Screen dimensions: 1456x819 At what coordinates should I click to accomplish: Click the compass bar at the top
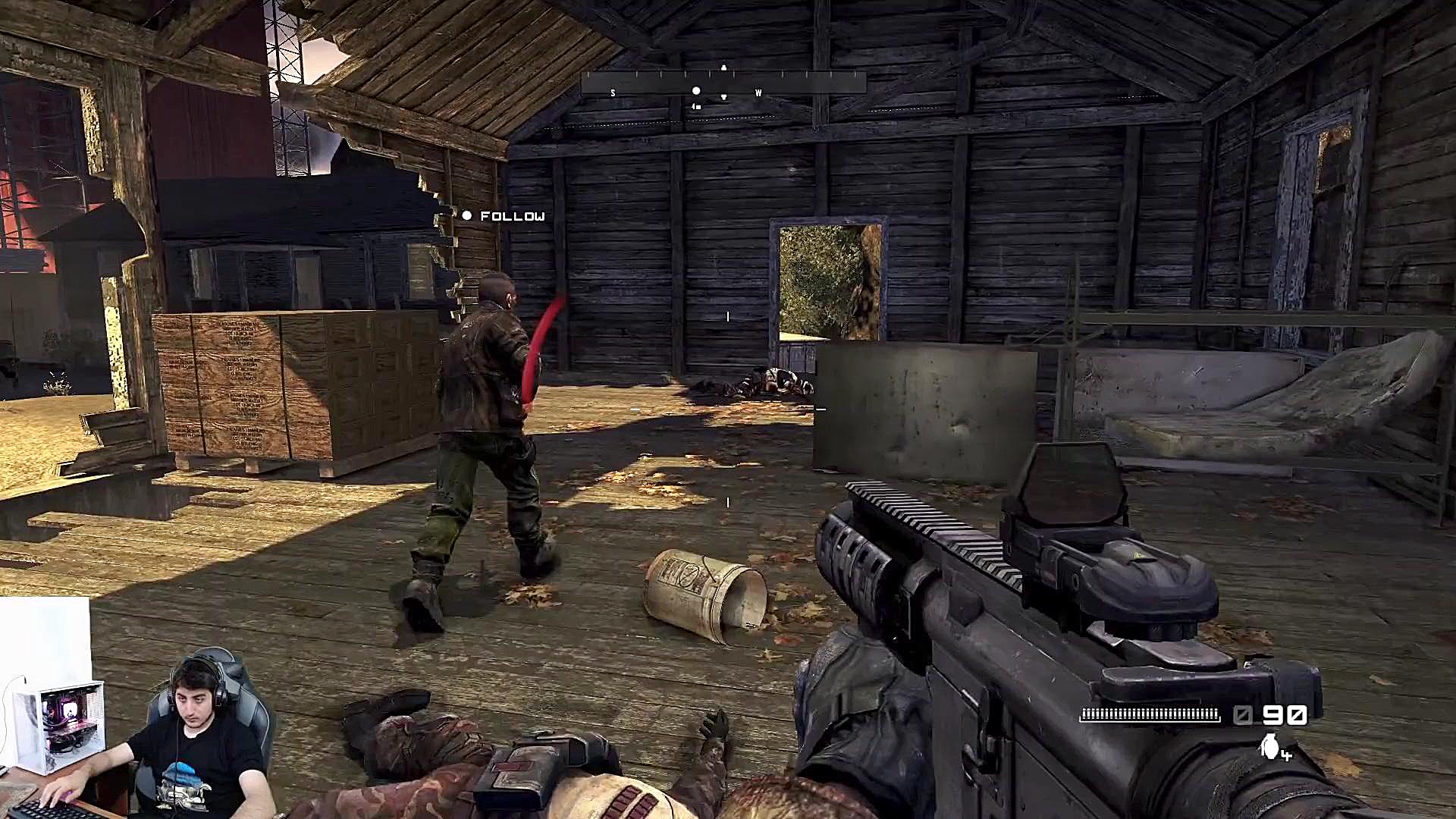click(723, 83)
